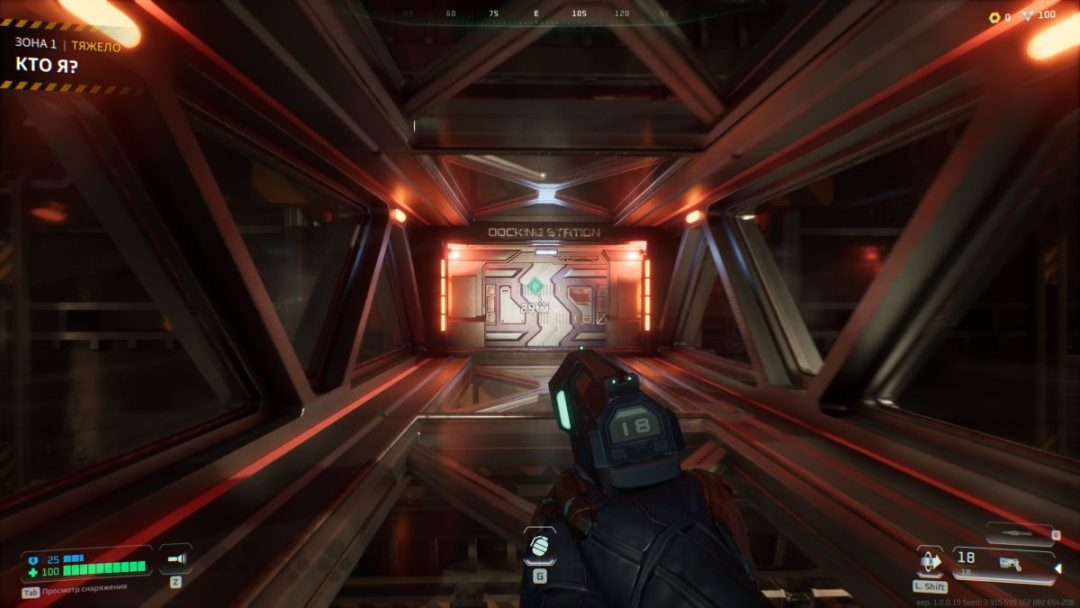1080x608 pixels.
Task: Click the compass bar heading strip
Action: pyautogui.click(x=538, y=15)
